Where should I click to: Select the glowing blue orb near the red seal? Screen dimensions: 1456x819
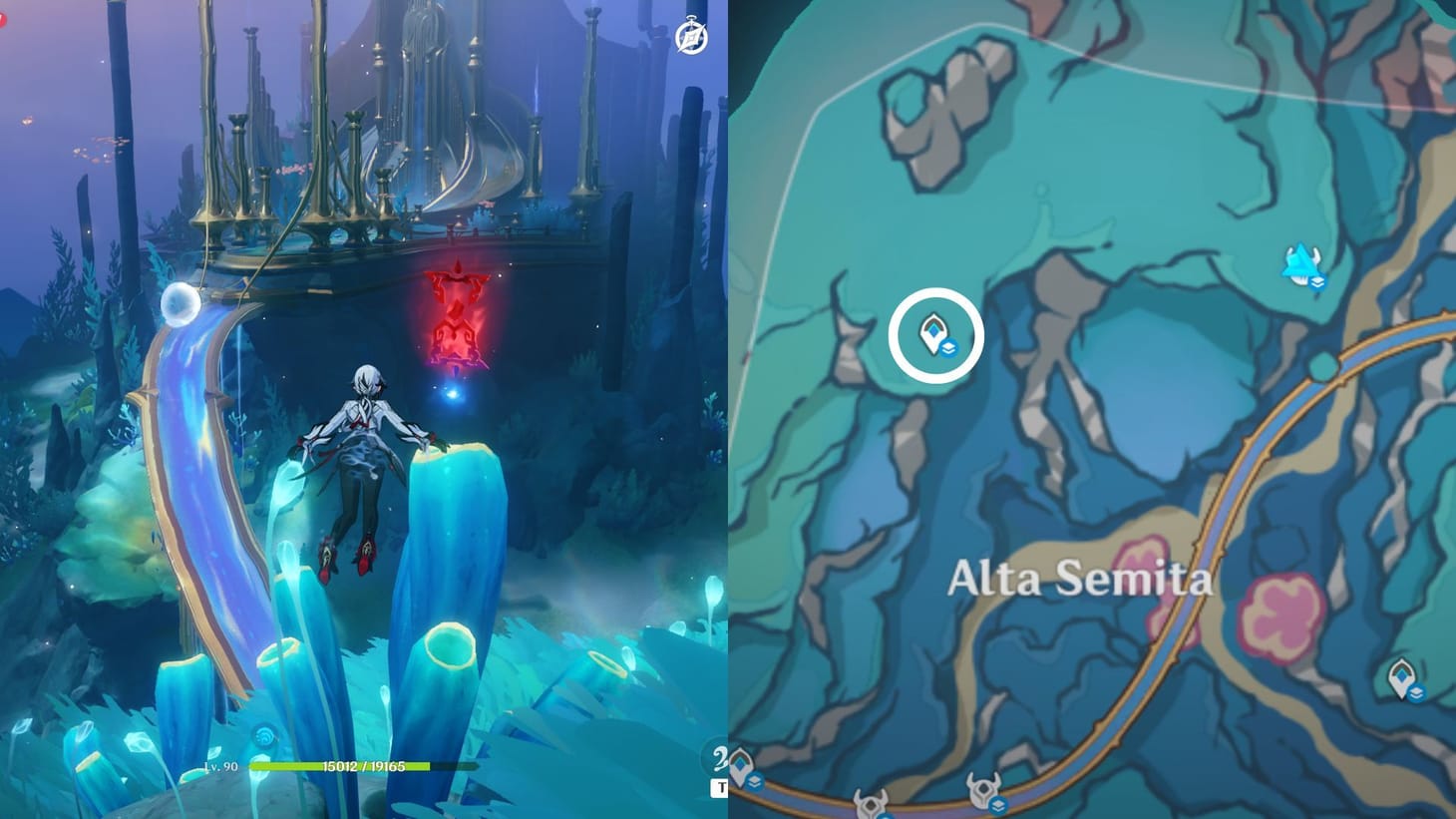tap(454, 394)
